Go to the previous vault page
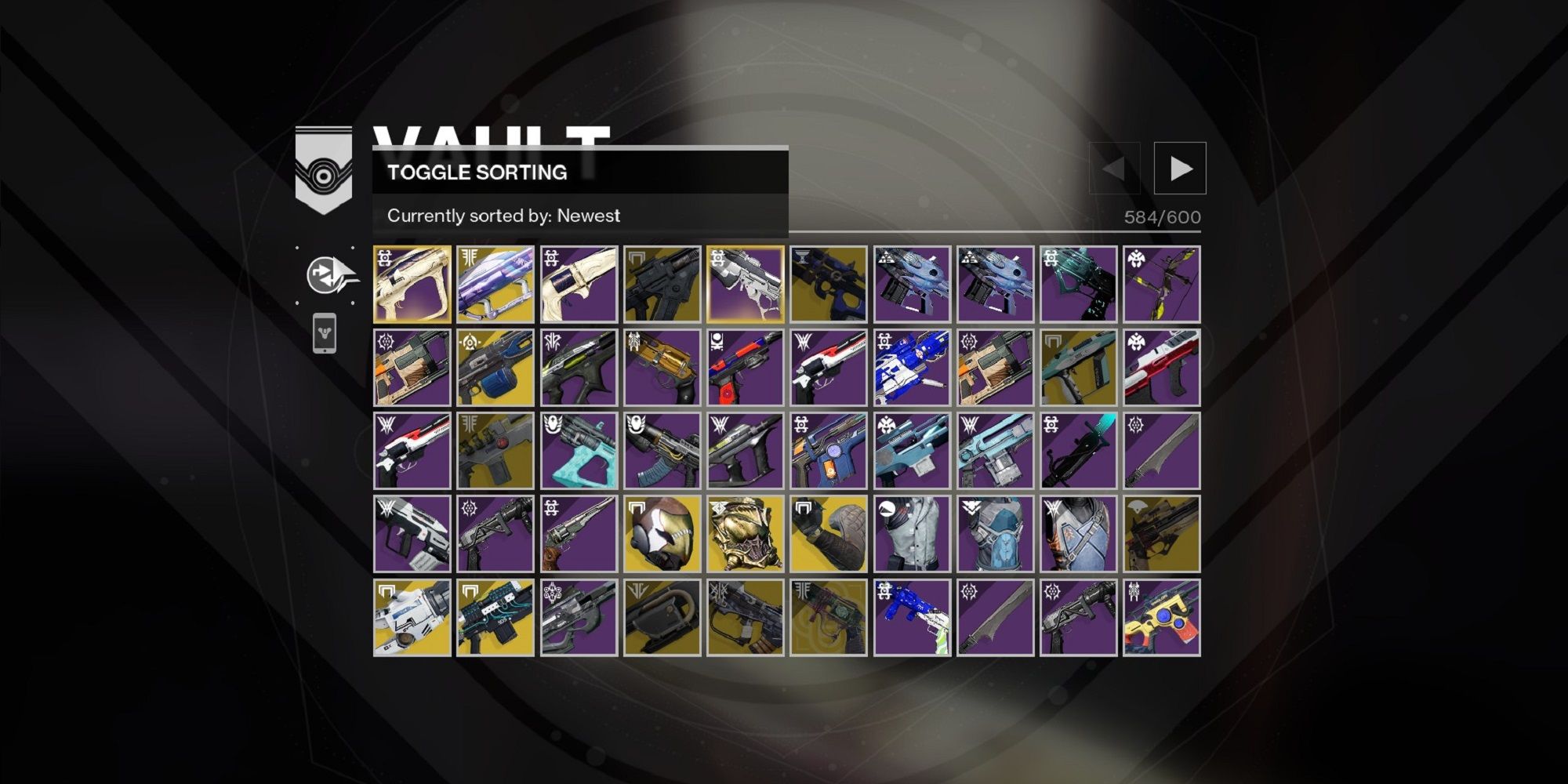Screen dimensions: 1568x784 [x=1114, y=169]
